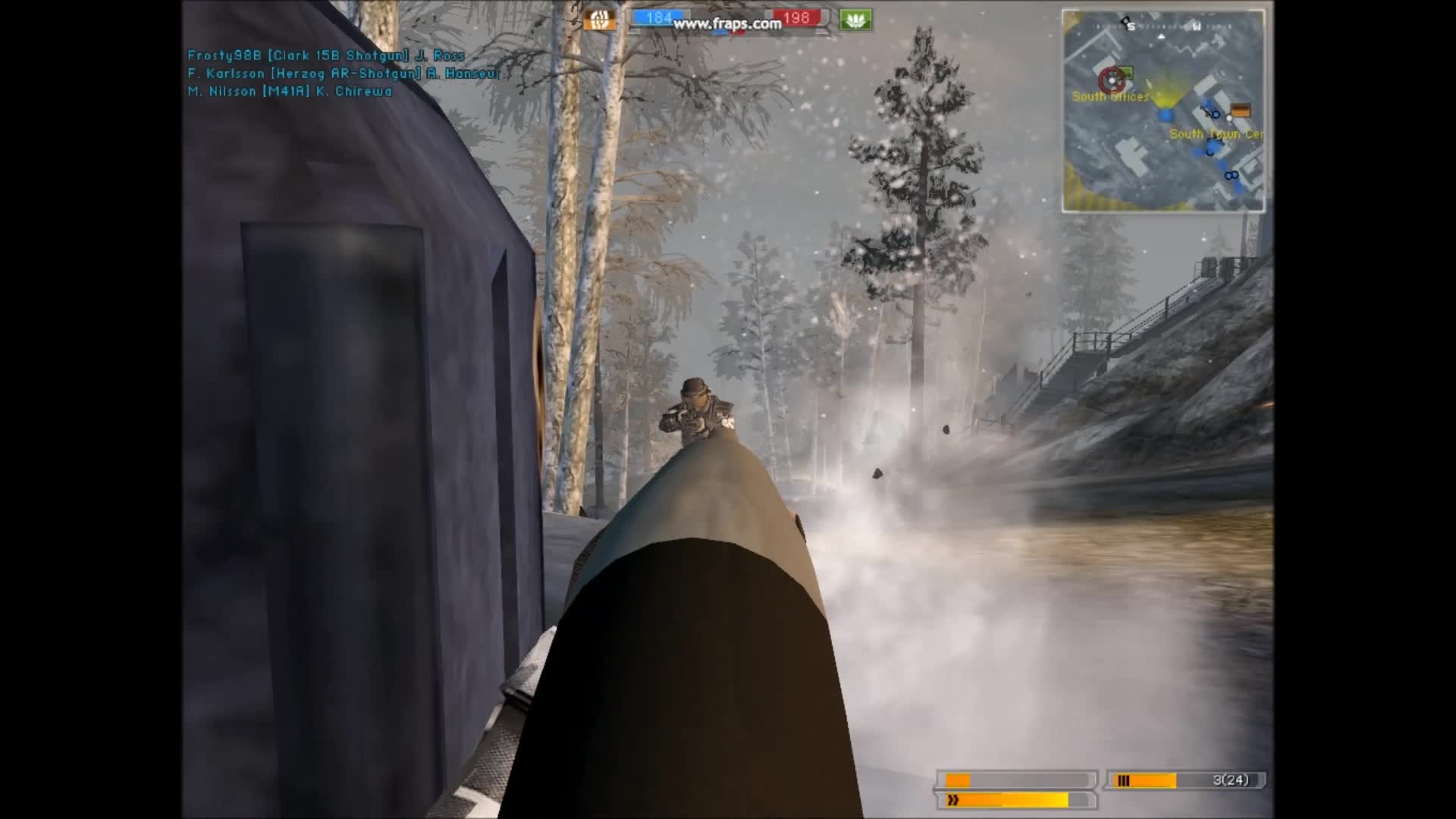Click the compass letter S on the minimap
The height and width of the screenshot is (819, 1456).
pos(1132,27)
